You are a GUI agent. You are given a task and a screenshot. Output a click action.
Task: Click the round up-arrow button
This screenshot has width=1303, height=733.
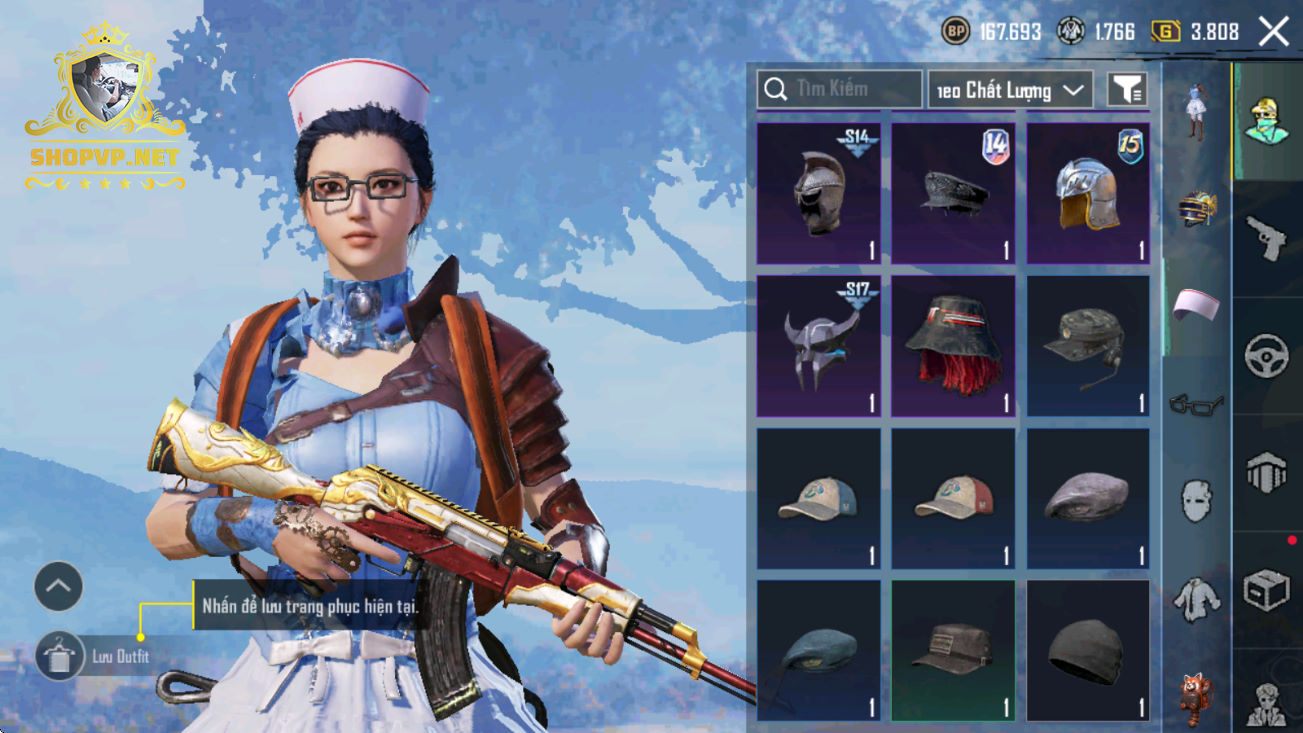click(x=58, y=587)
